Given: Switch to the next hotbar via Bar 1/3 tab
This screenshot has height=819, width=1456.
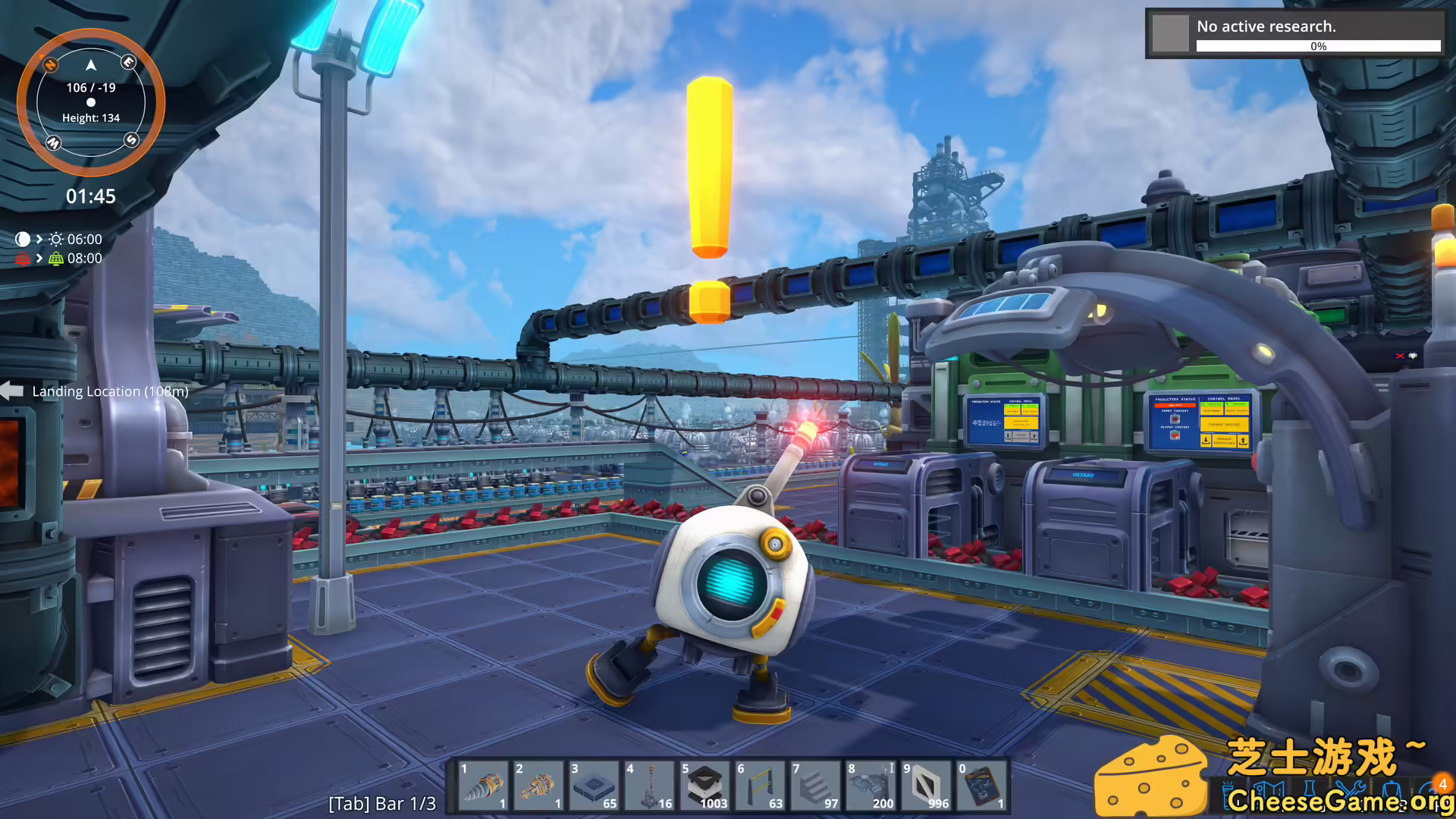Looking at the screenshot, I should pyautogui.click(x=382, y=802).
